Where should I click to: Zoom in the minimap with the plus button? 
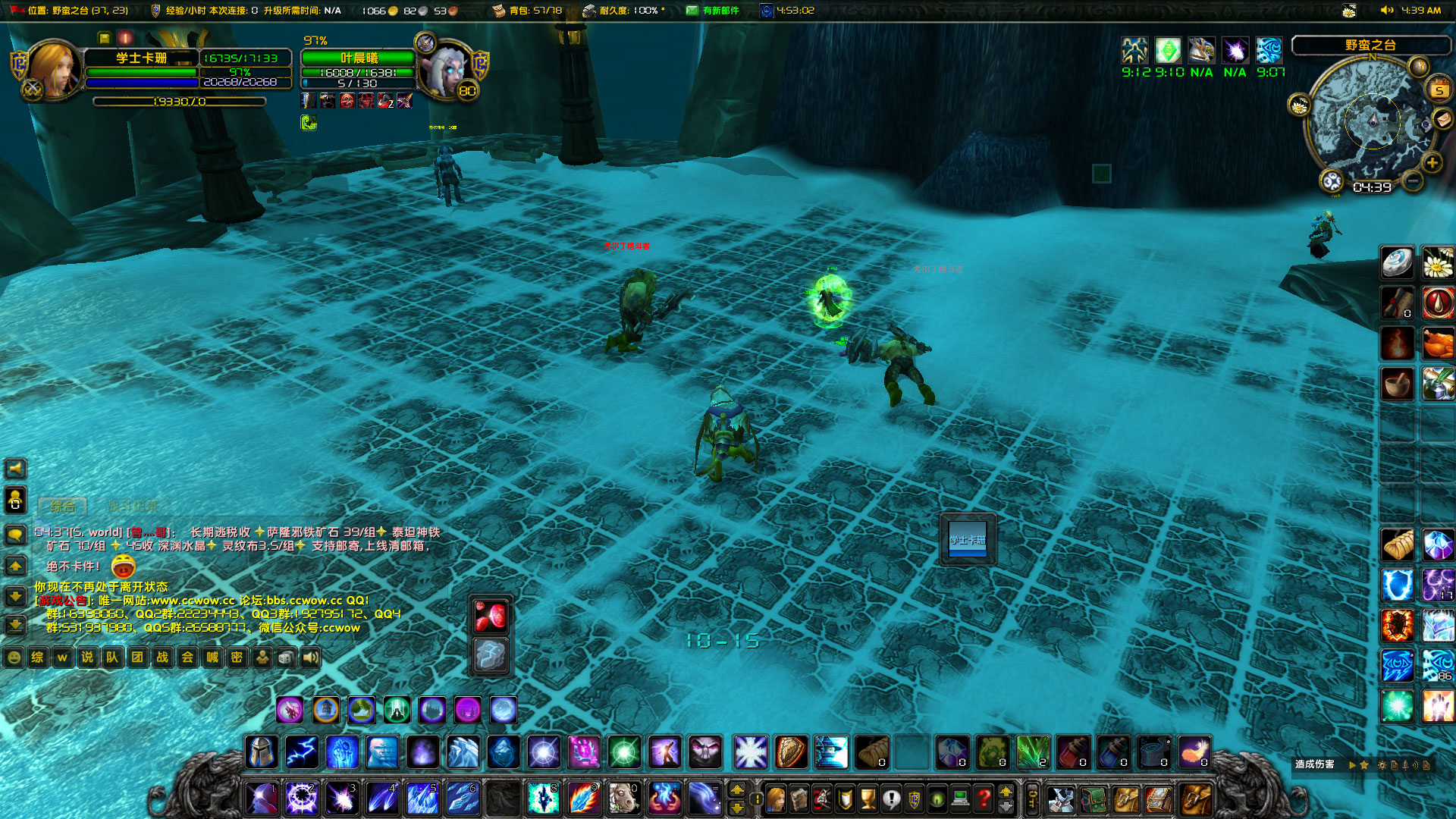tap(1432, 162)
